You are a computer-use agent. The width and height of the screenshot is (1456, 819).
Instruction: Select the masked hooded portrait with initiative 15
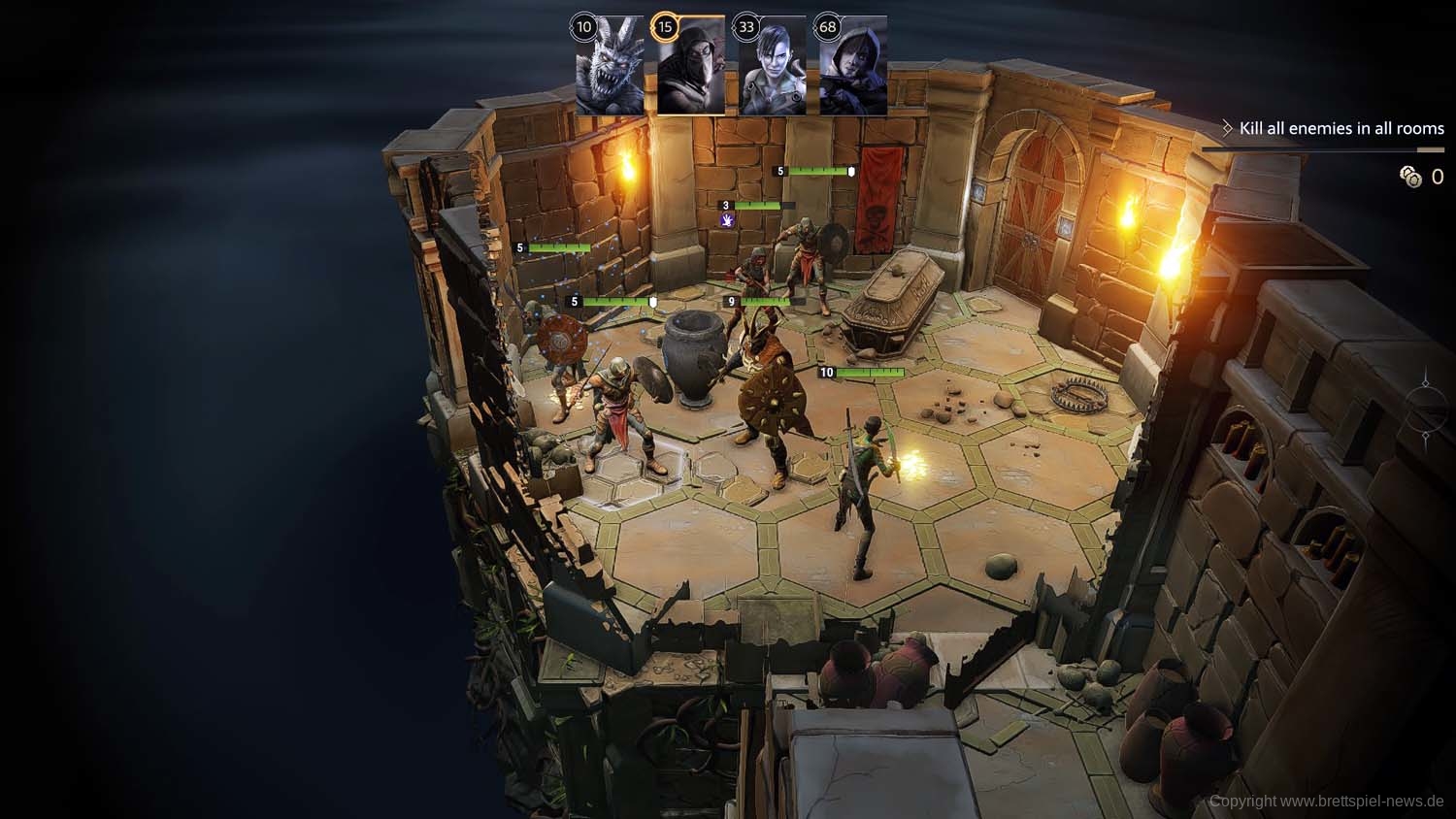(691, 68)
